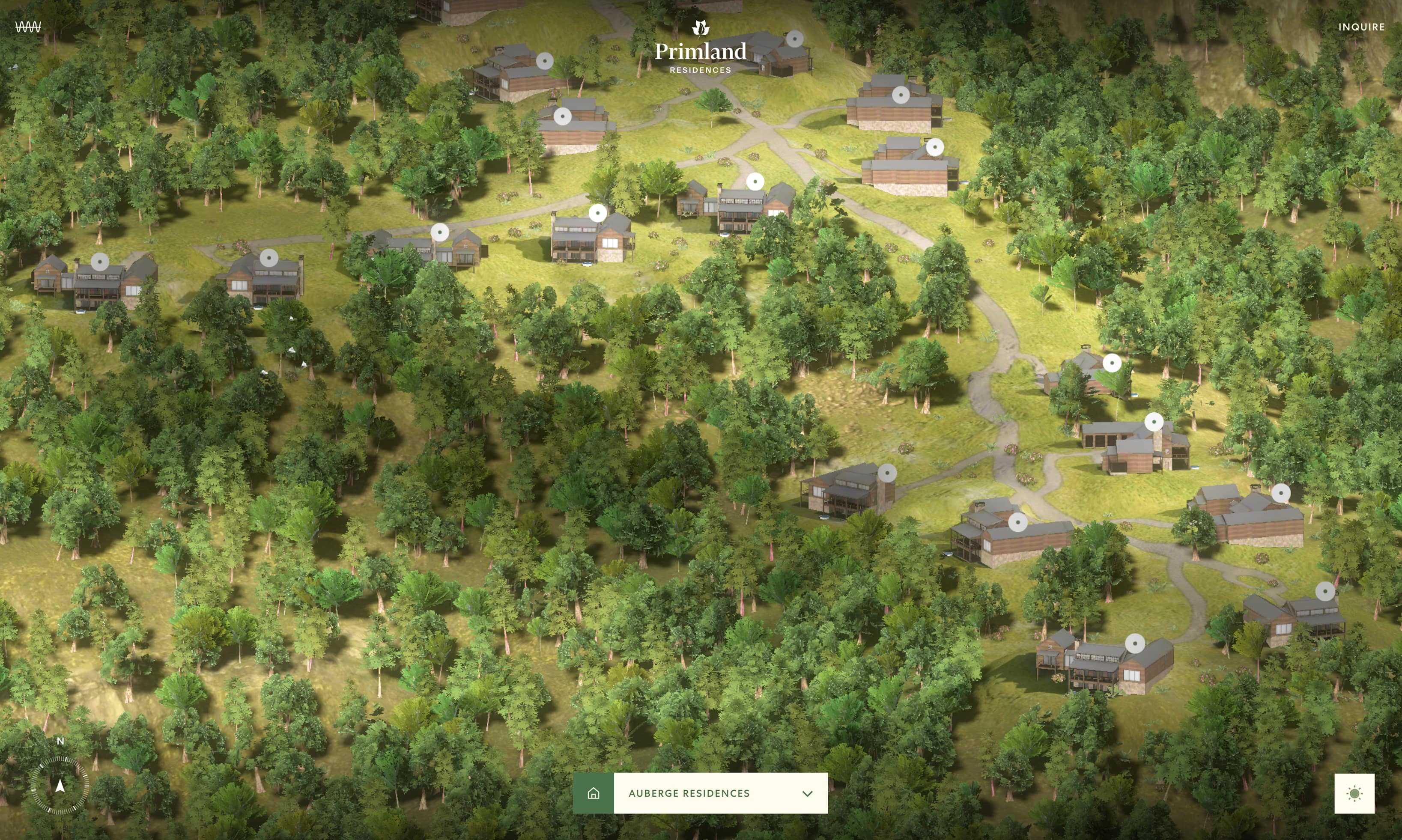
Task: Go to the home view button
Action: (x=593, y=793)
